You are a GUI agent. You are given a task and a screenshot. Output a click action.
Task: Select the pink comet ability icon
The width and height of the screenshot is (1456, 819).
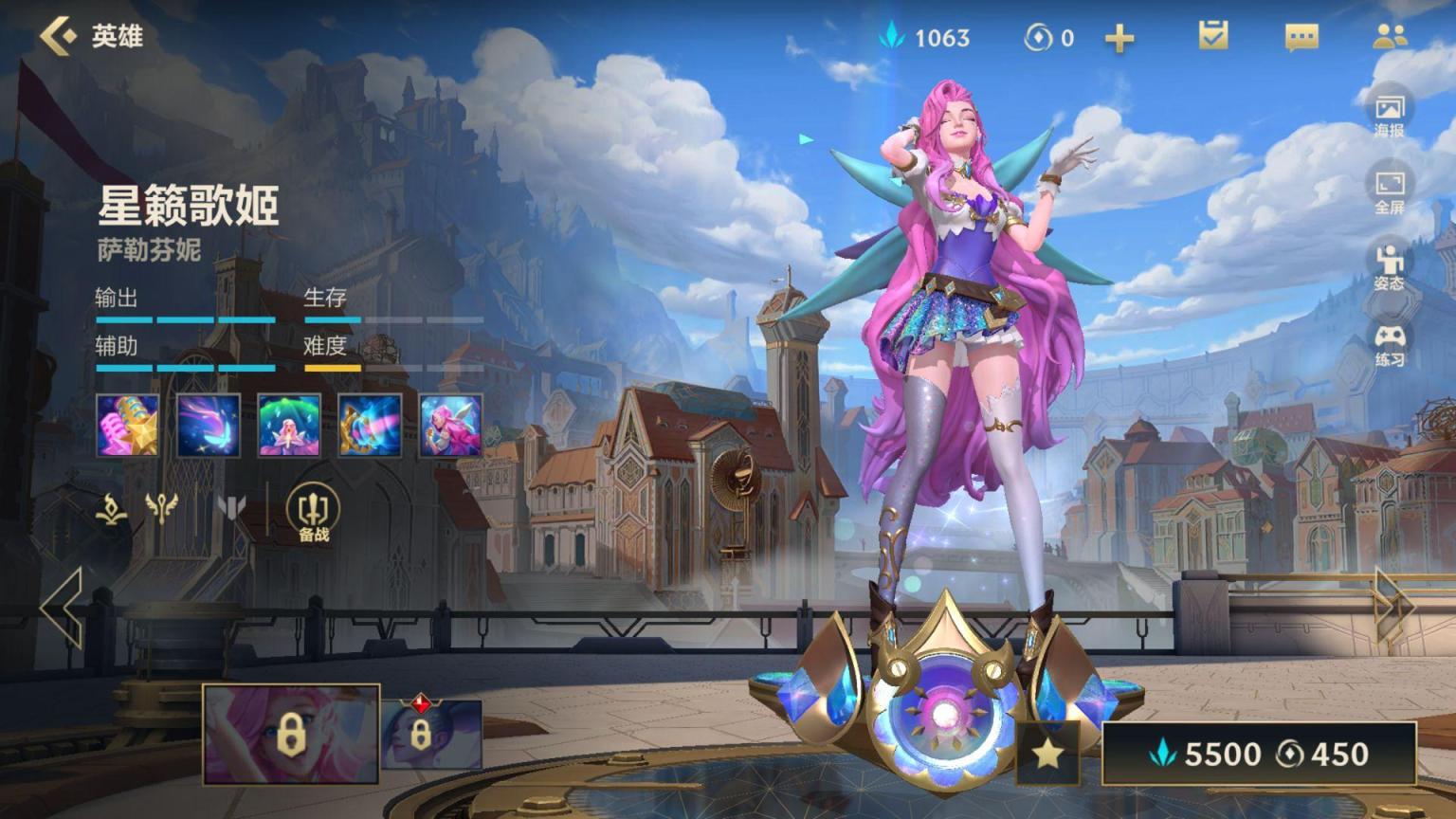click(209, 426)
